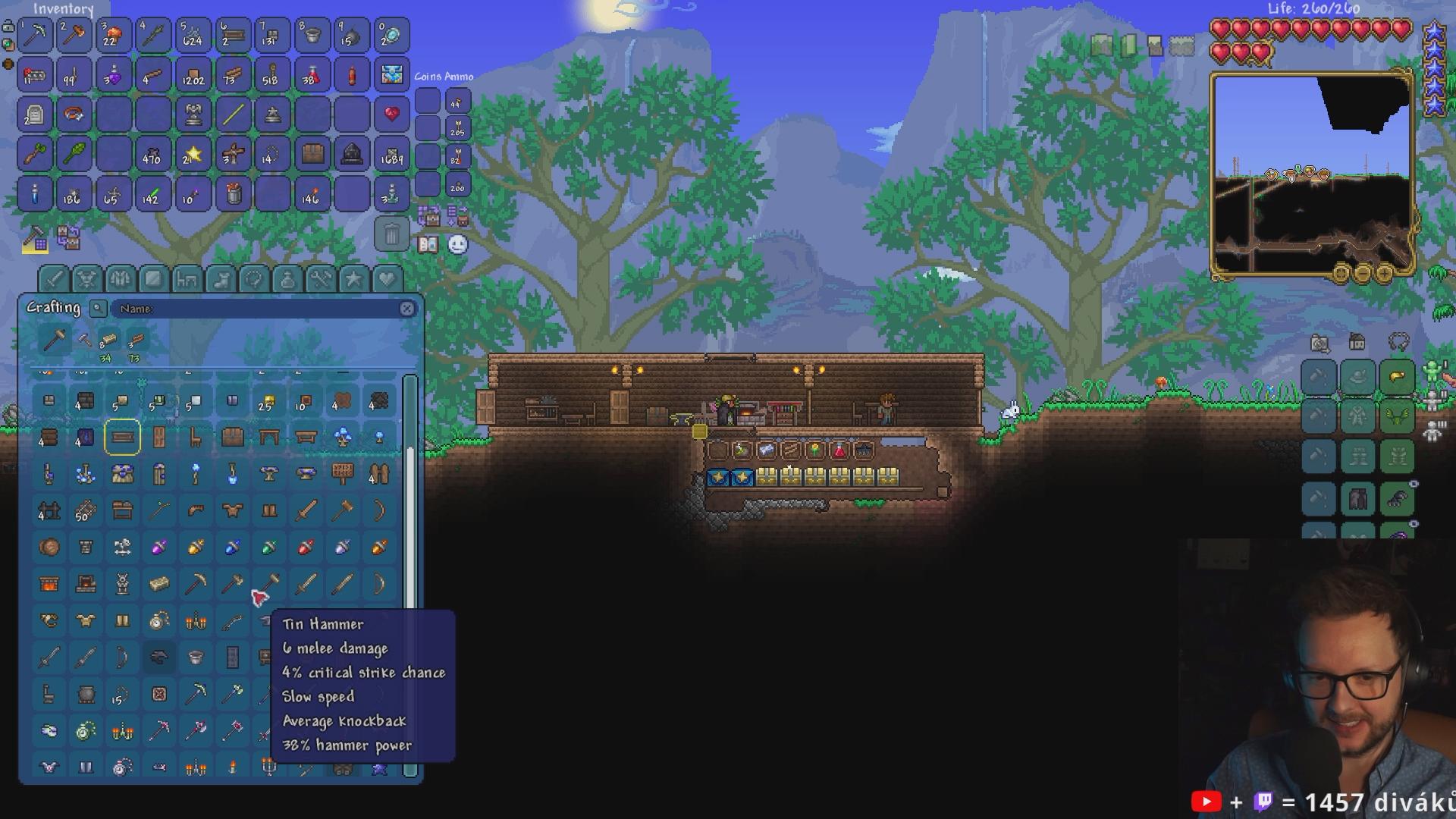Open the bestiary book icon
The height and width of the screenshot is (819, 1456).
pos(428,244)
